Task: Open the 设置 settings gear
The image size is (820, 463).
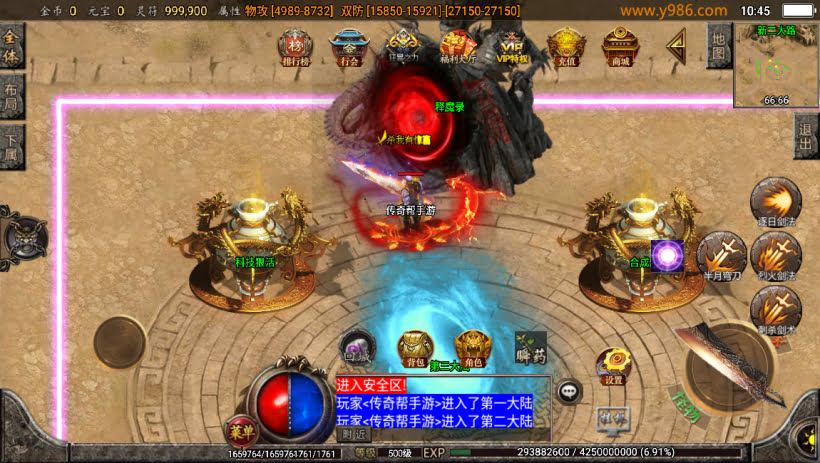Action: (x=613, y=366)
